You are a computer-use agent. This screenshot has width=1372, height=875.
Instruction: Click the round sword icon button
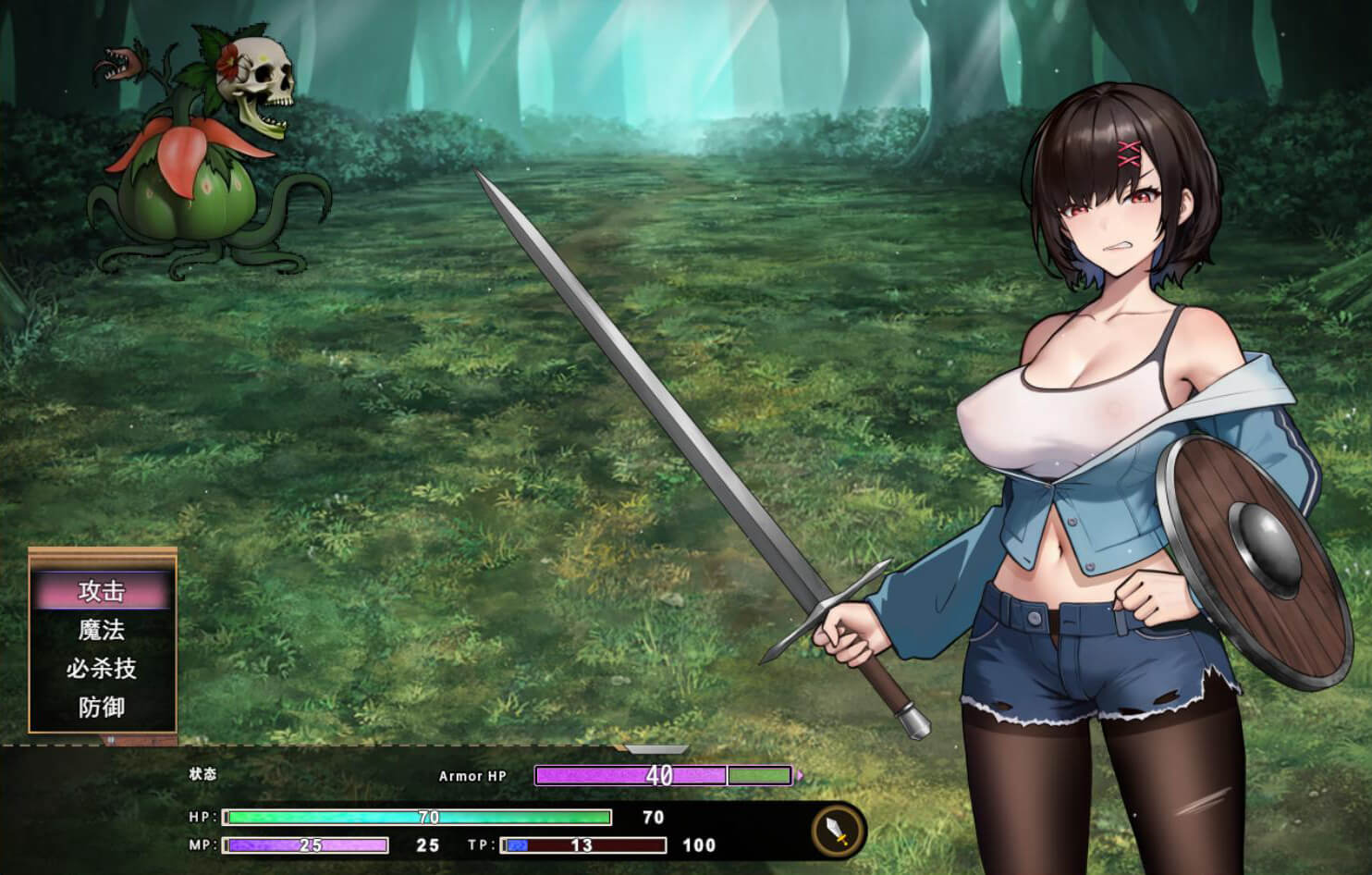click(x=838, y=831)
